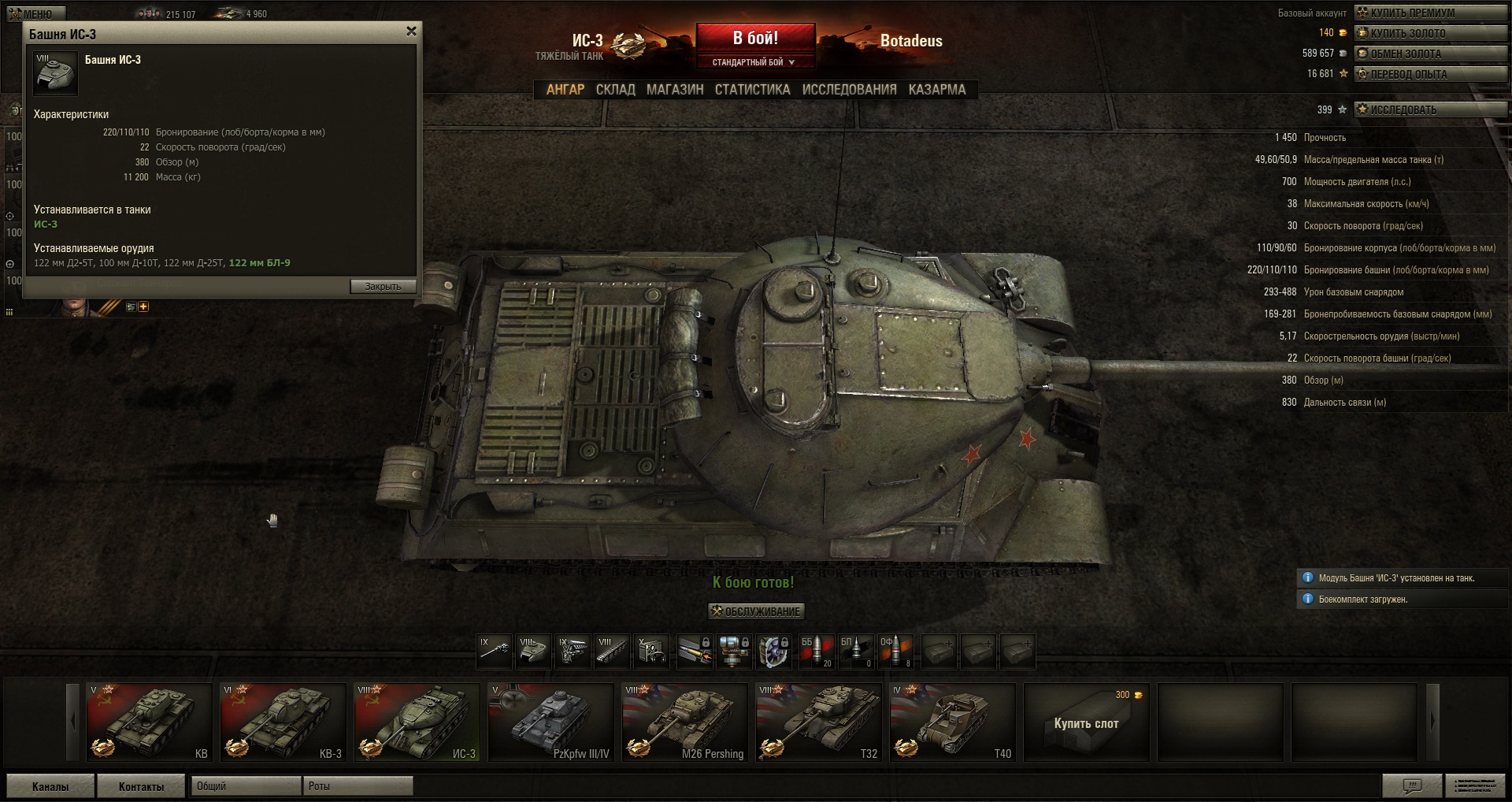Show the Статистика tab
The image size is (1512, 802).
point(752,90)
